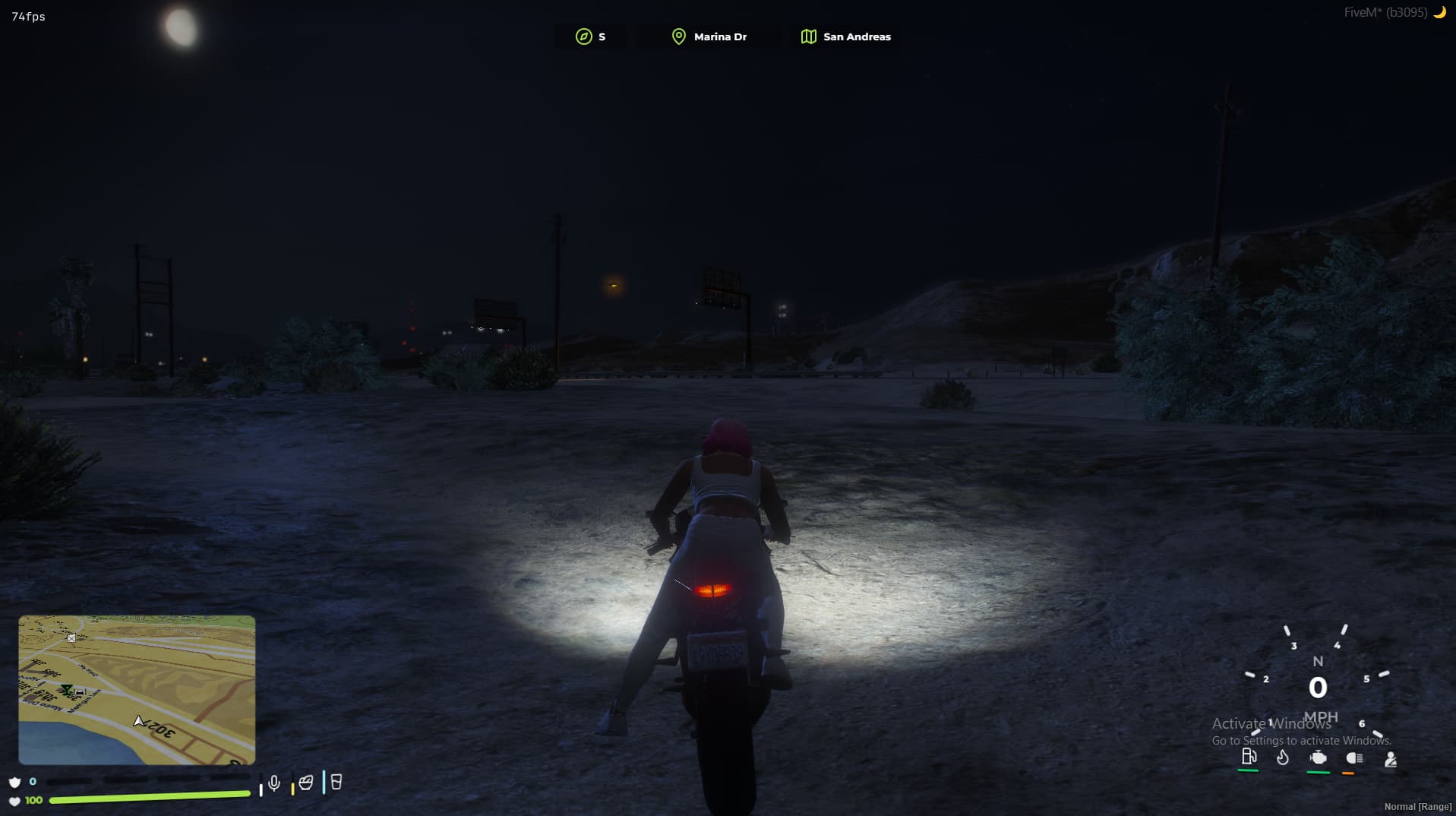Click the fuel pump status icon
The image size is (1456, 816).
[1249, 757]
